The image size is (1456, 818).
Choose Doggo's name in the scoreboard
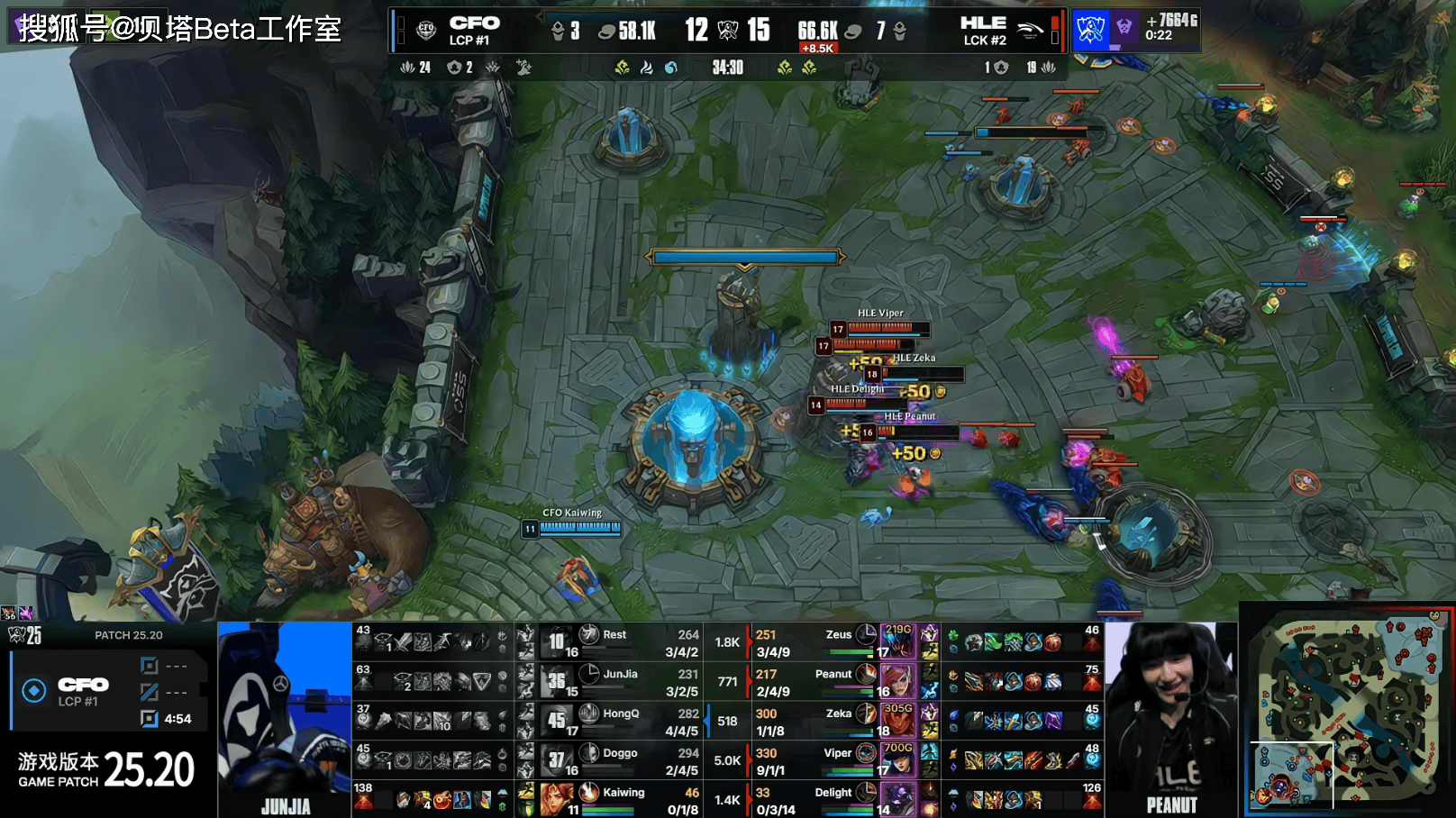(620, 753)
